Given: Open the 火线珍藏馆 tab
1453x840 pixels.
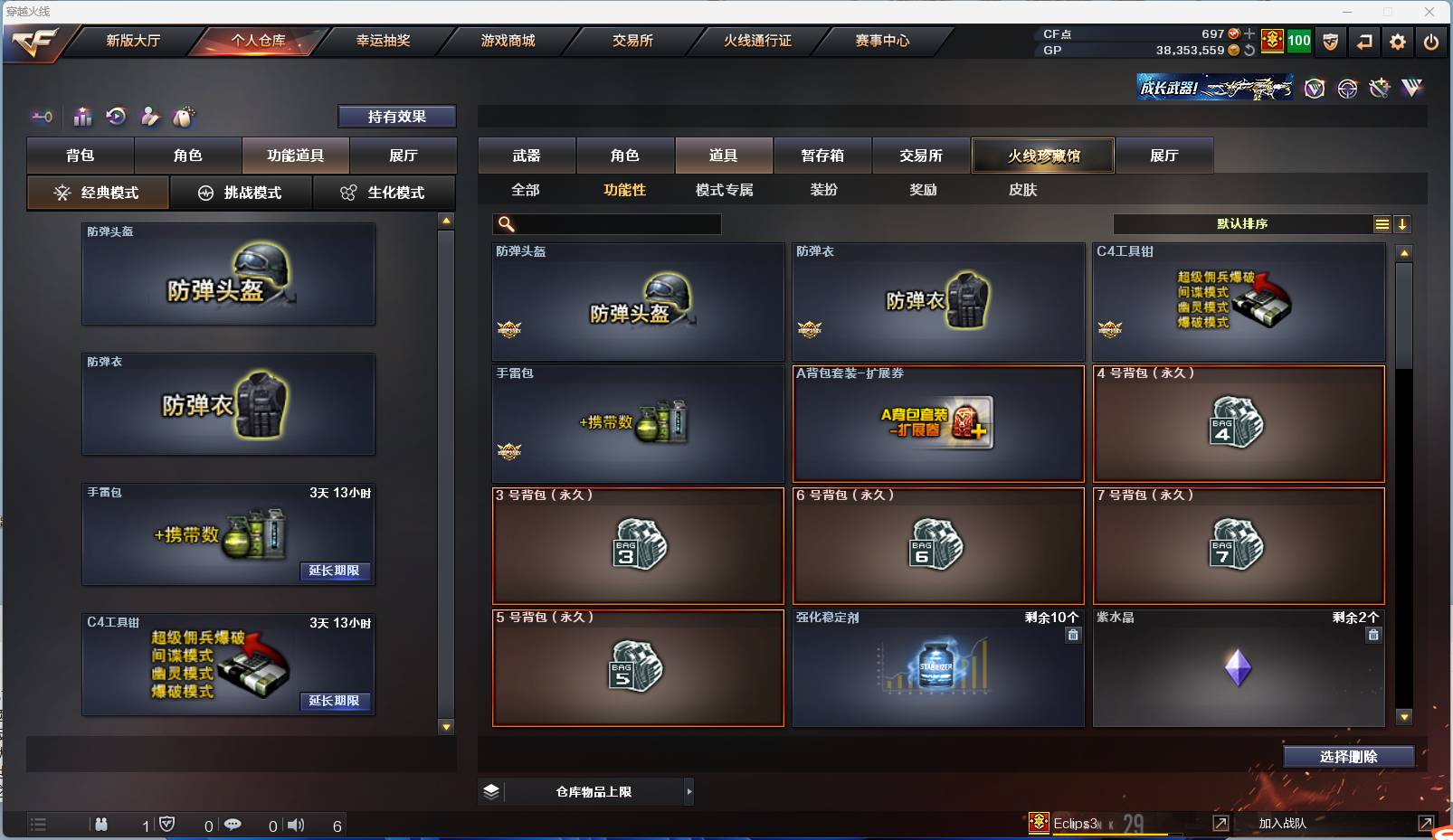Looking at the screenshot, I should (1044, 156).
